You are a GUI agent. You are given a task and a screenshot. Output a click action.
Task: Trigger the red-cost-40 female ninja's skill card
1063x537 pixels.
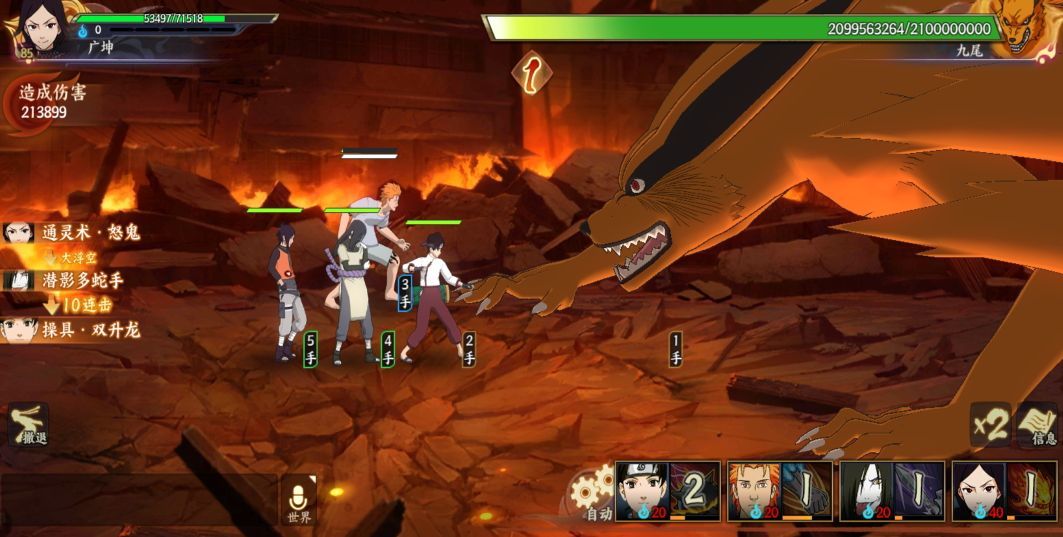pyautogui.click(x=1003, y=491)
